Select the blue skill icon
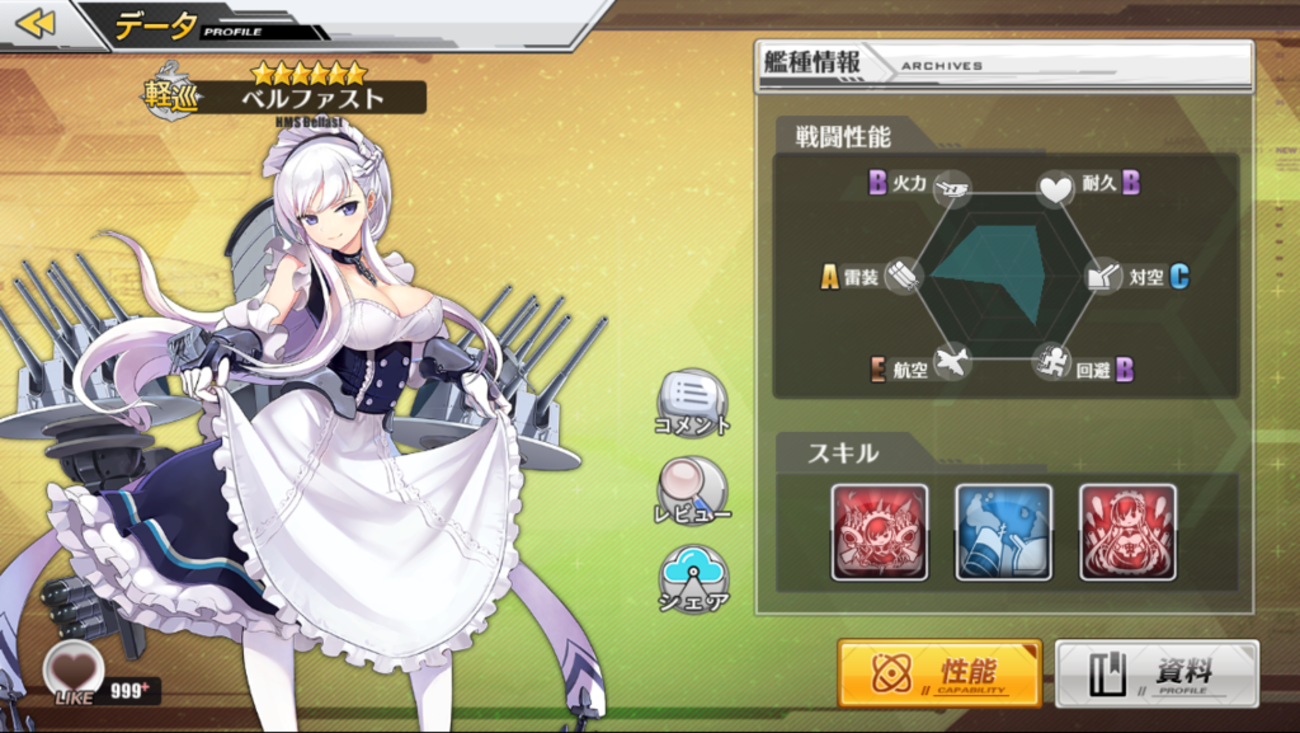The image size is (1300, 733). 1003,532
